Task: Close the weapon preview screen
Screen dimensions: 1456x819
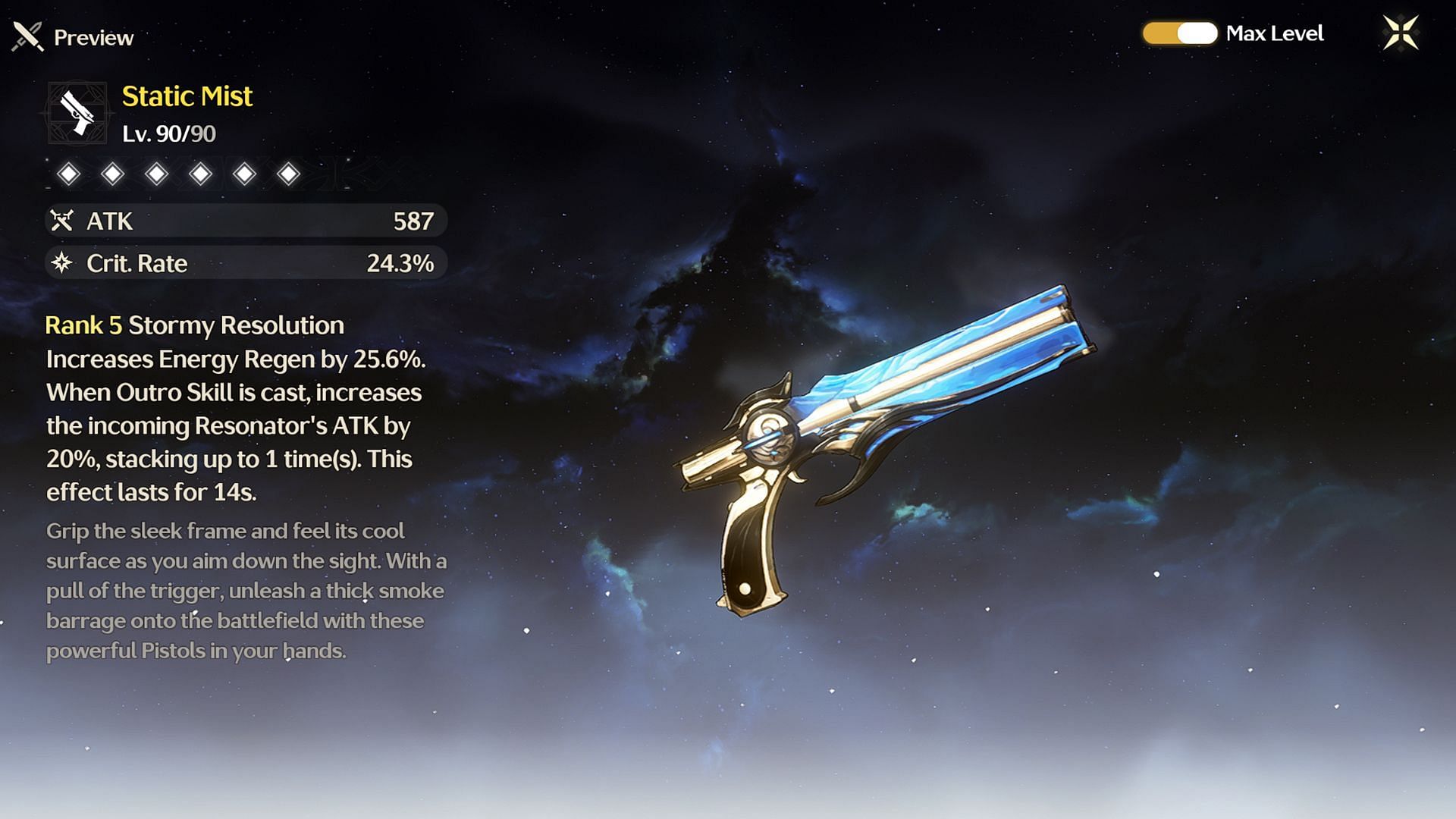Action: tap(1400, 33)
